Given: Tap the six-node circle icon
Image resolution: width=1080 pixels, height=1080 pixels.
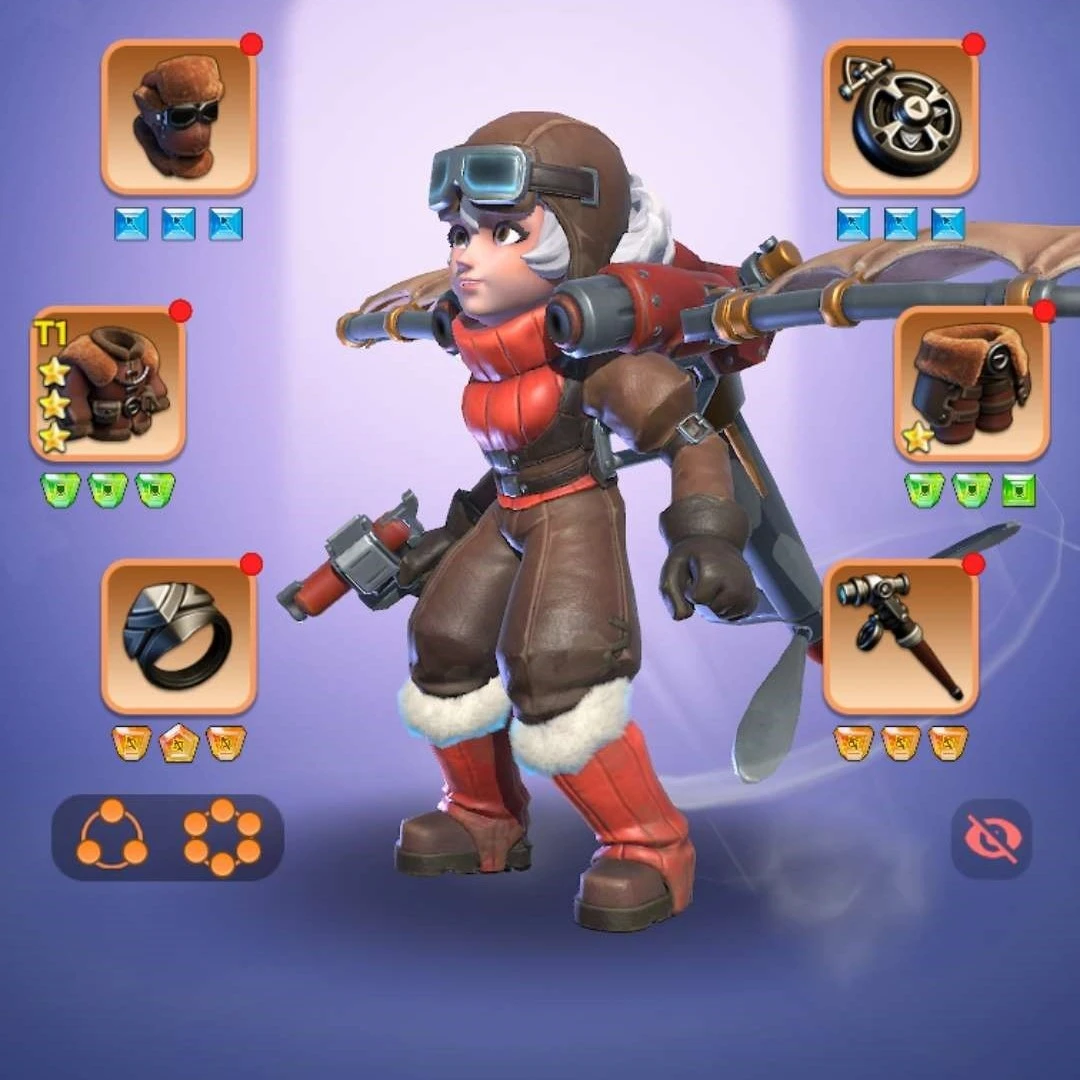Looking at the screenshot, I should [222, 837].
